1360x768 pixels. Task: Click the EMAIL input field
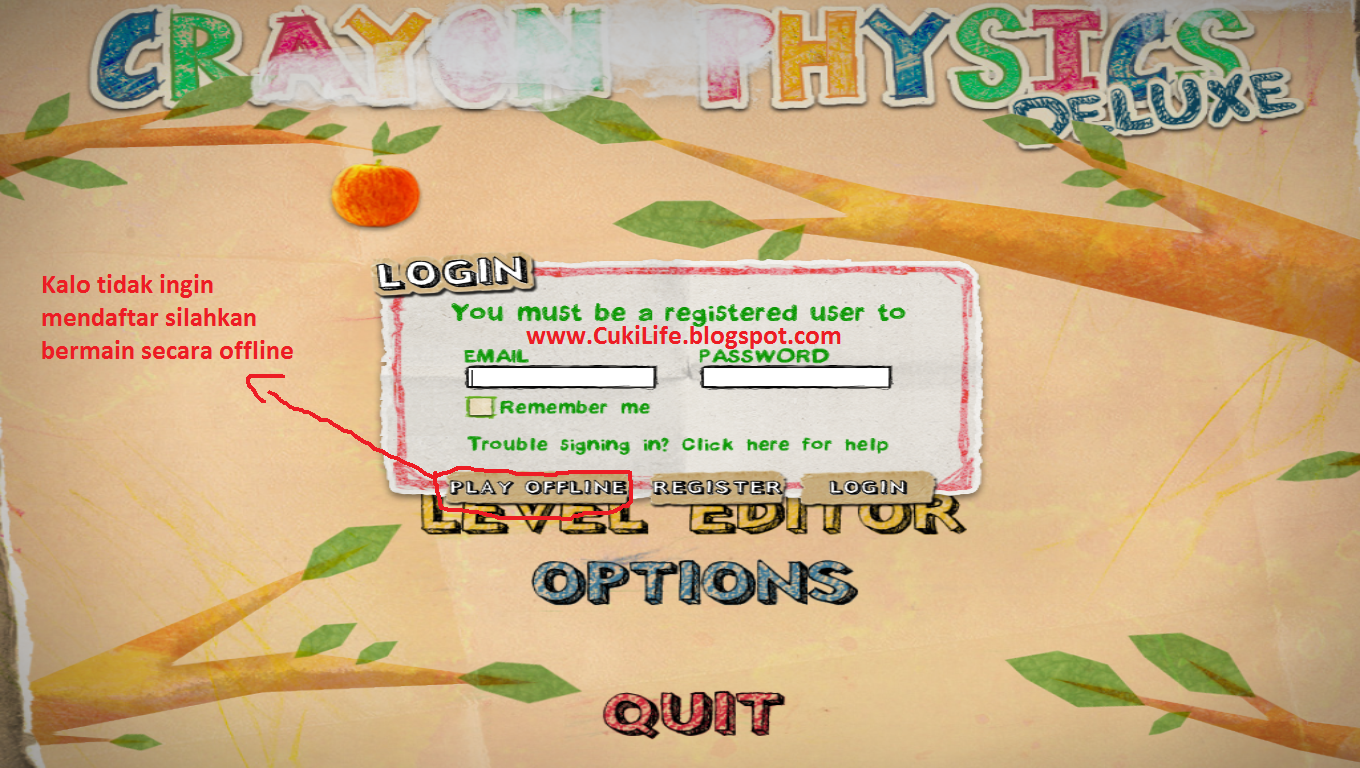562,377
